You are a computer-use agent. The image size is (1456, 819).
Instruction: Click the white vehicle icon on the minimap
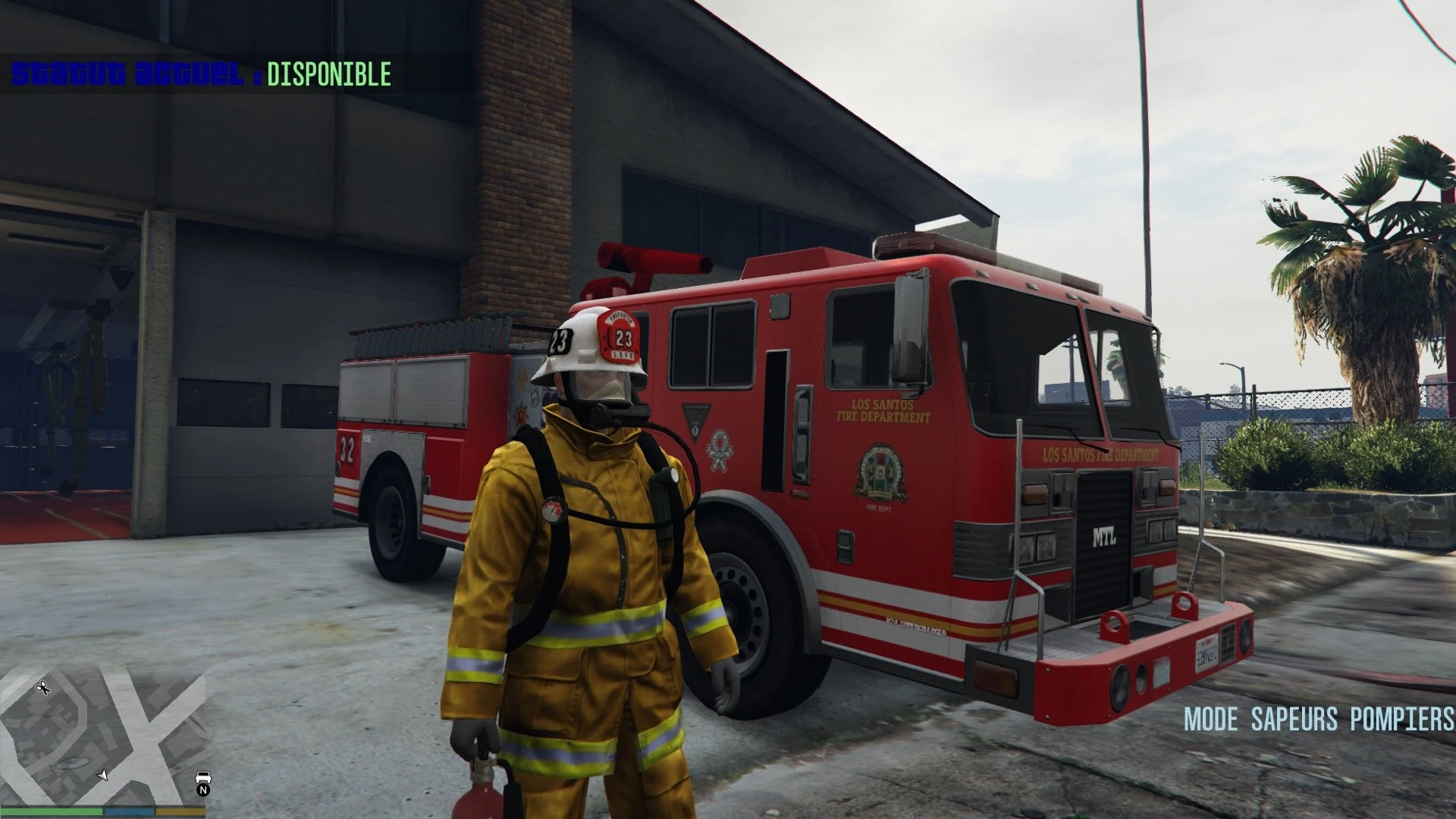click(203, 777)
